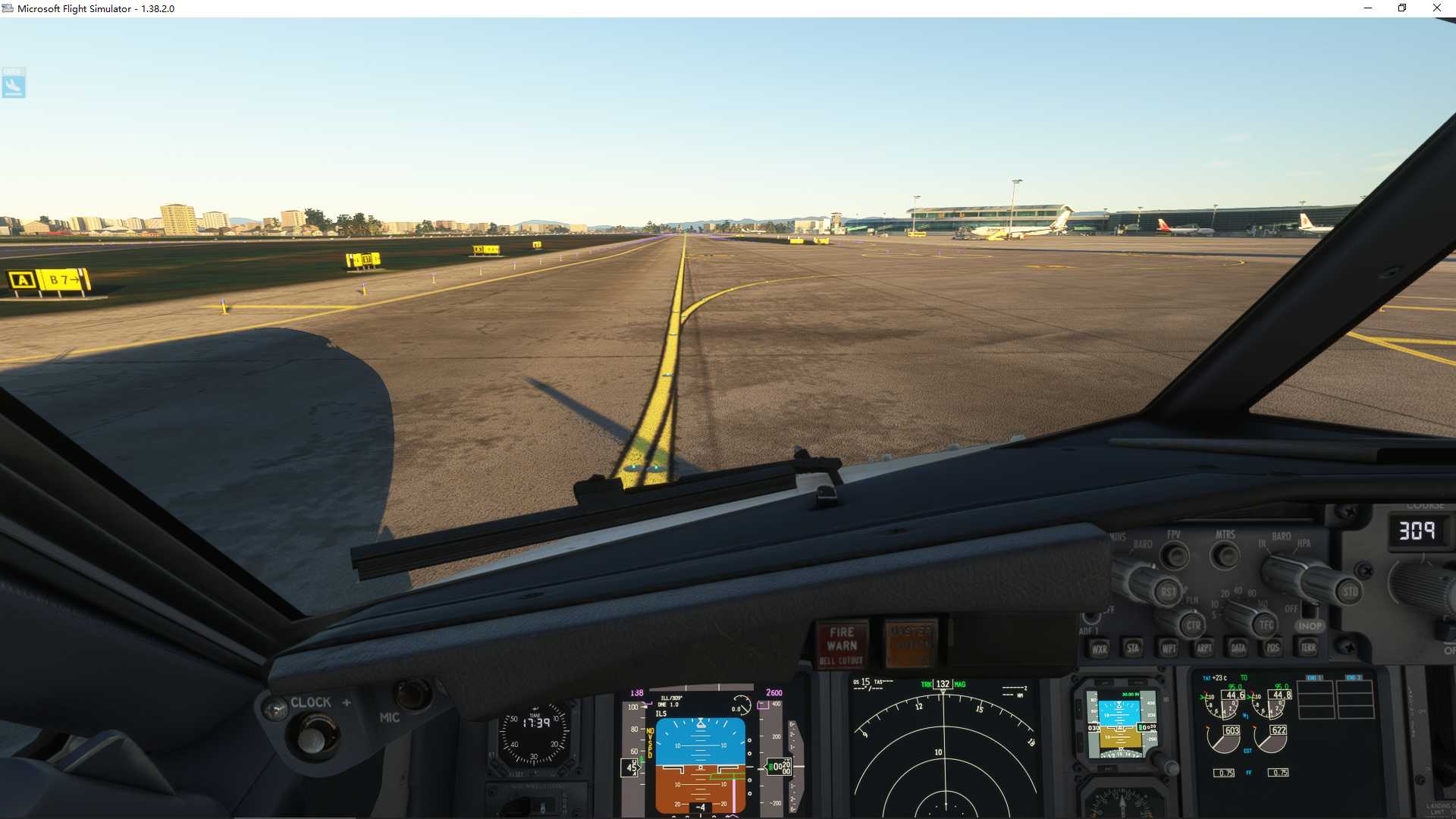The image size is (1456, 819).
Task: Display airports using the ARPT button
Action: pyautogui.click(x=1204, y=648)
